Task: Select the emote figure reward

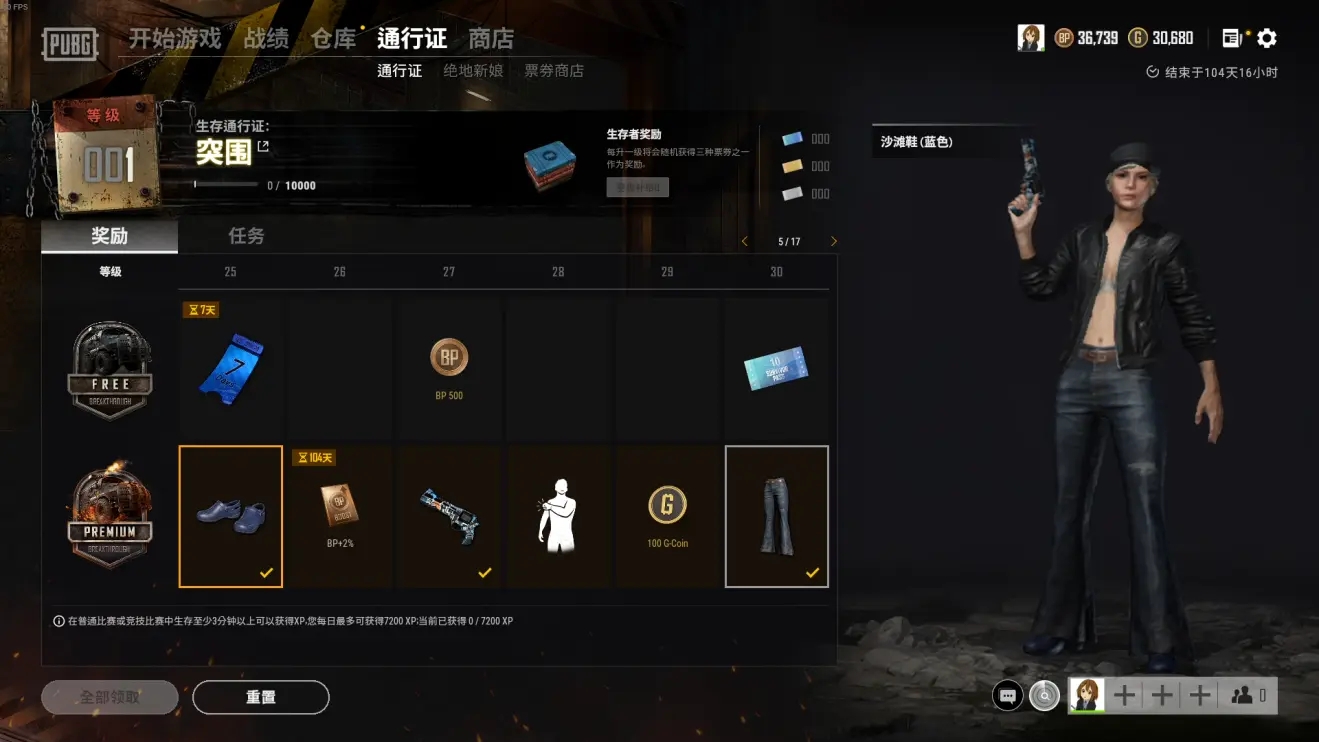Action: [558, 516]
